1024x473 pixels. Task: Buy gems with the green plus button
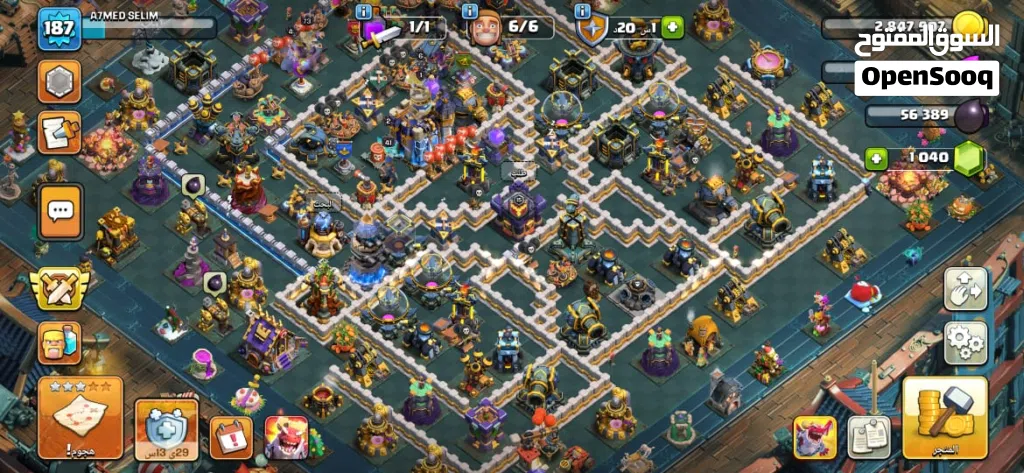click(x=877, y=158)
